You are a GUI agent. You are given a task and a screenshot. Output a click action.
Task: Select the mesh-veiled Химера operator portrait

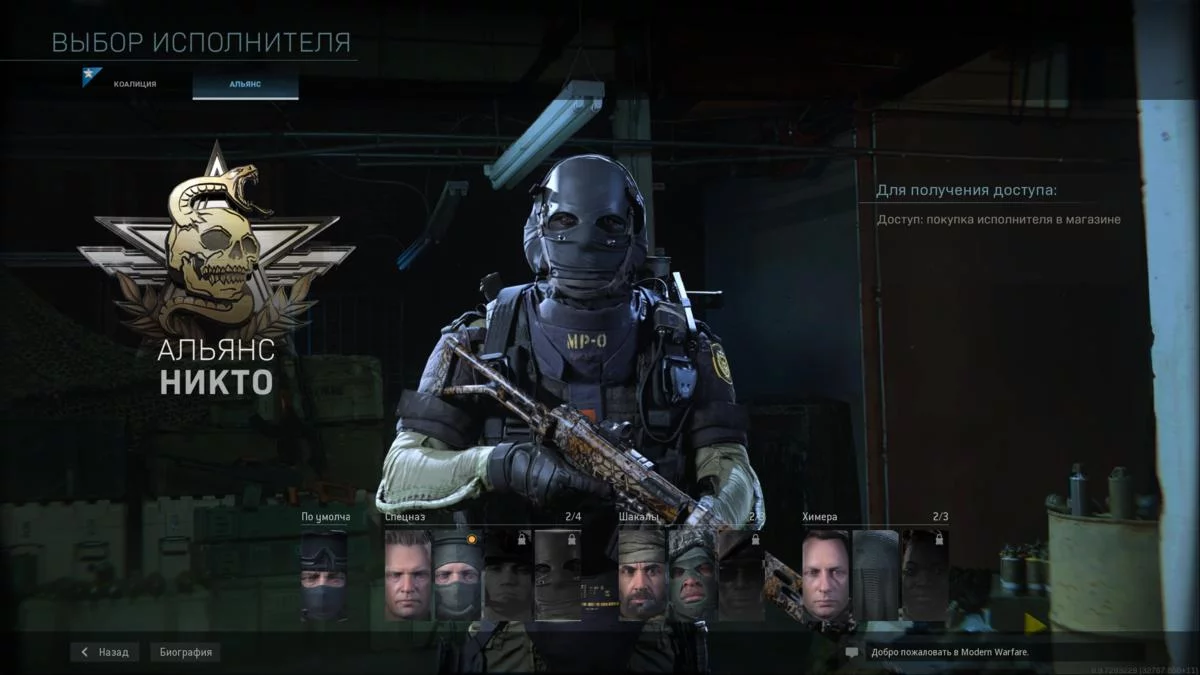tap(875, 575)
